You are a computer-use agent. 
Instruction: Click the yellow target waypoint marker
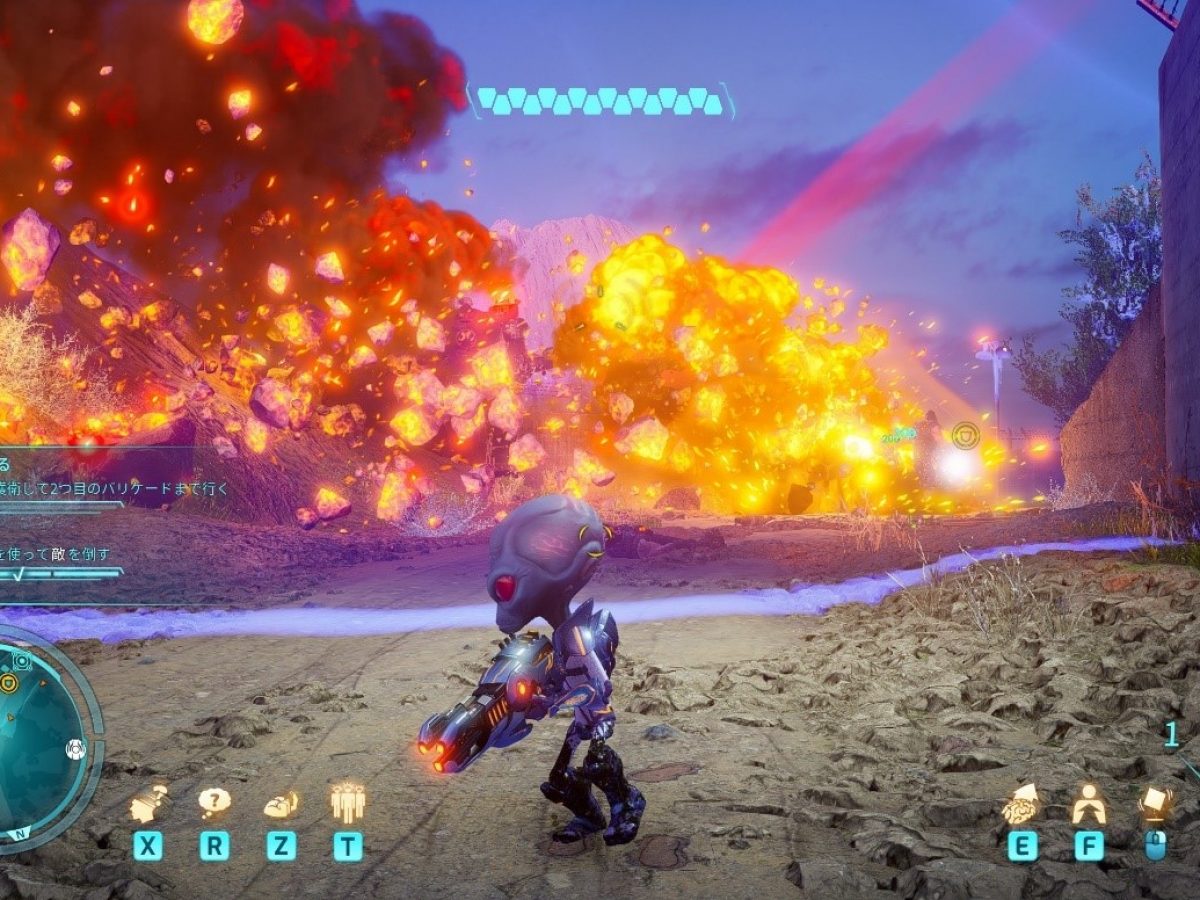[x=965, y=436]
